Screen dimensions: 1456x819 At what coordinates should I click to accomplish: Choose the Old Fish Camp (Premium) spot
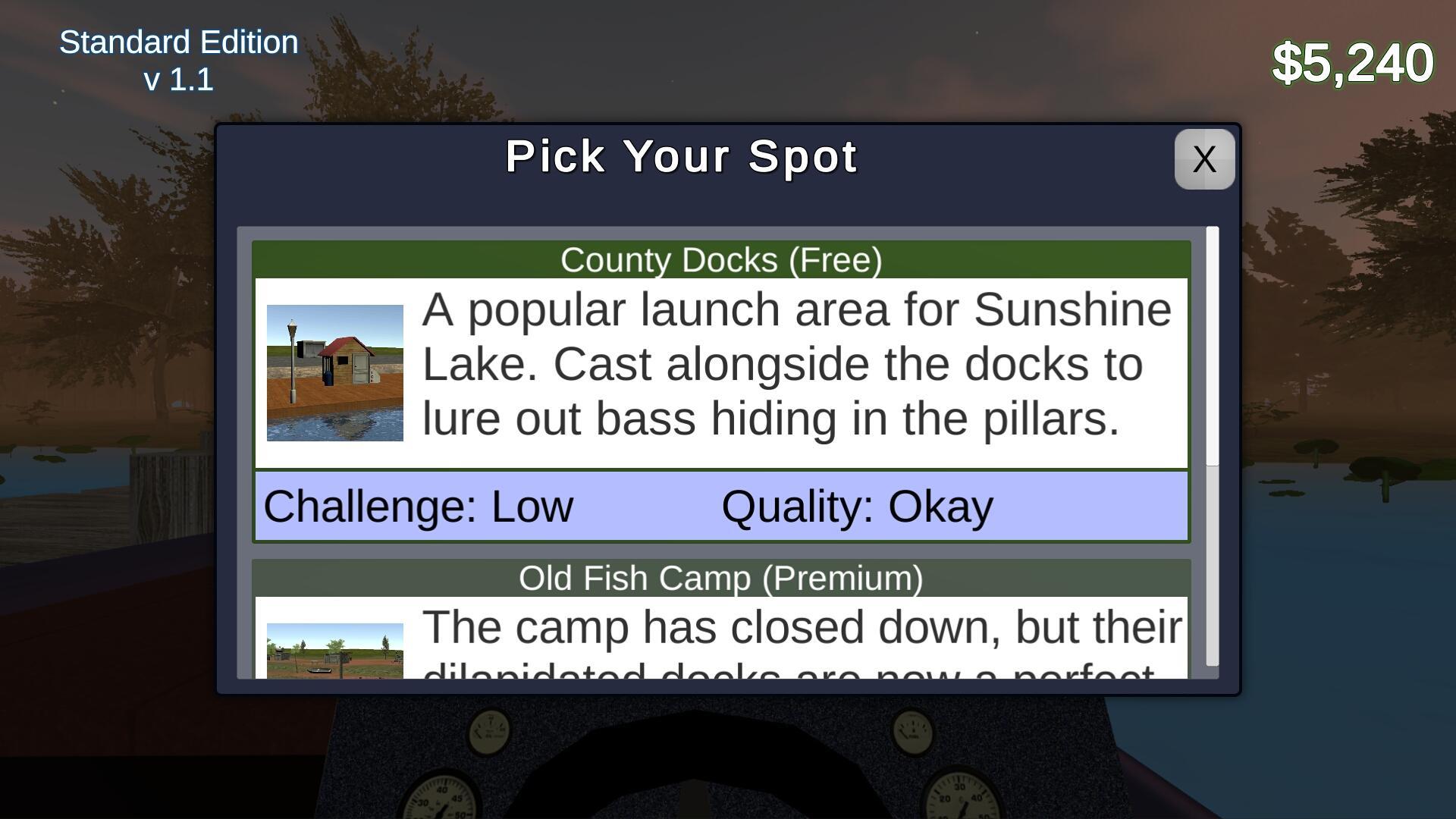[x=720, y=579]
